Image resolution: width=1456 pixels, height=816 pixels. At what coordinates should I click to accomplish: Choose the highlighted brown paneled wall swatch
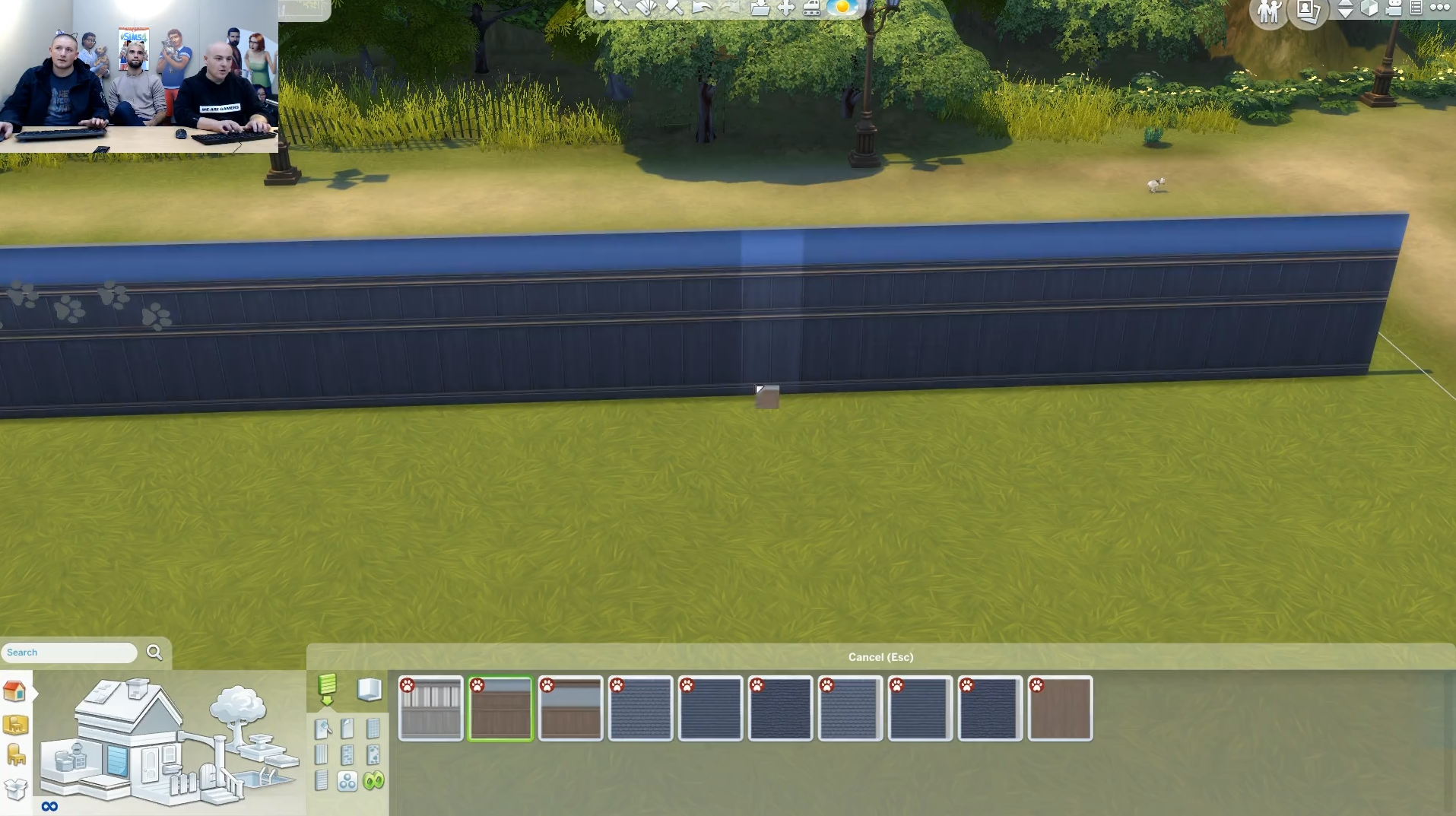click(500, 708)
